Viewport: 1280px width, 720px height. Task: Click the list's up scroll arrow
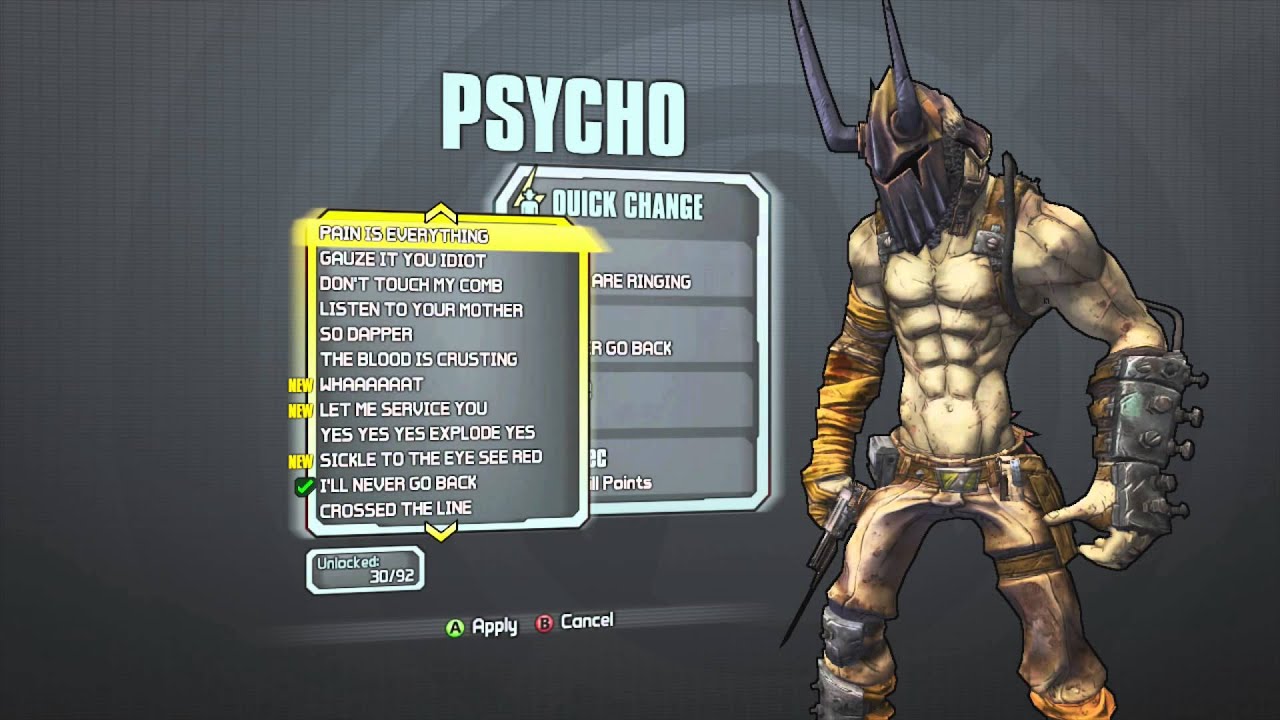click(441, 213)
